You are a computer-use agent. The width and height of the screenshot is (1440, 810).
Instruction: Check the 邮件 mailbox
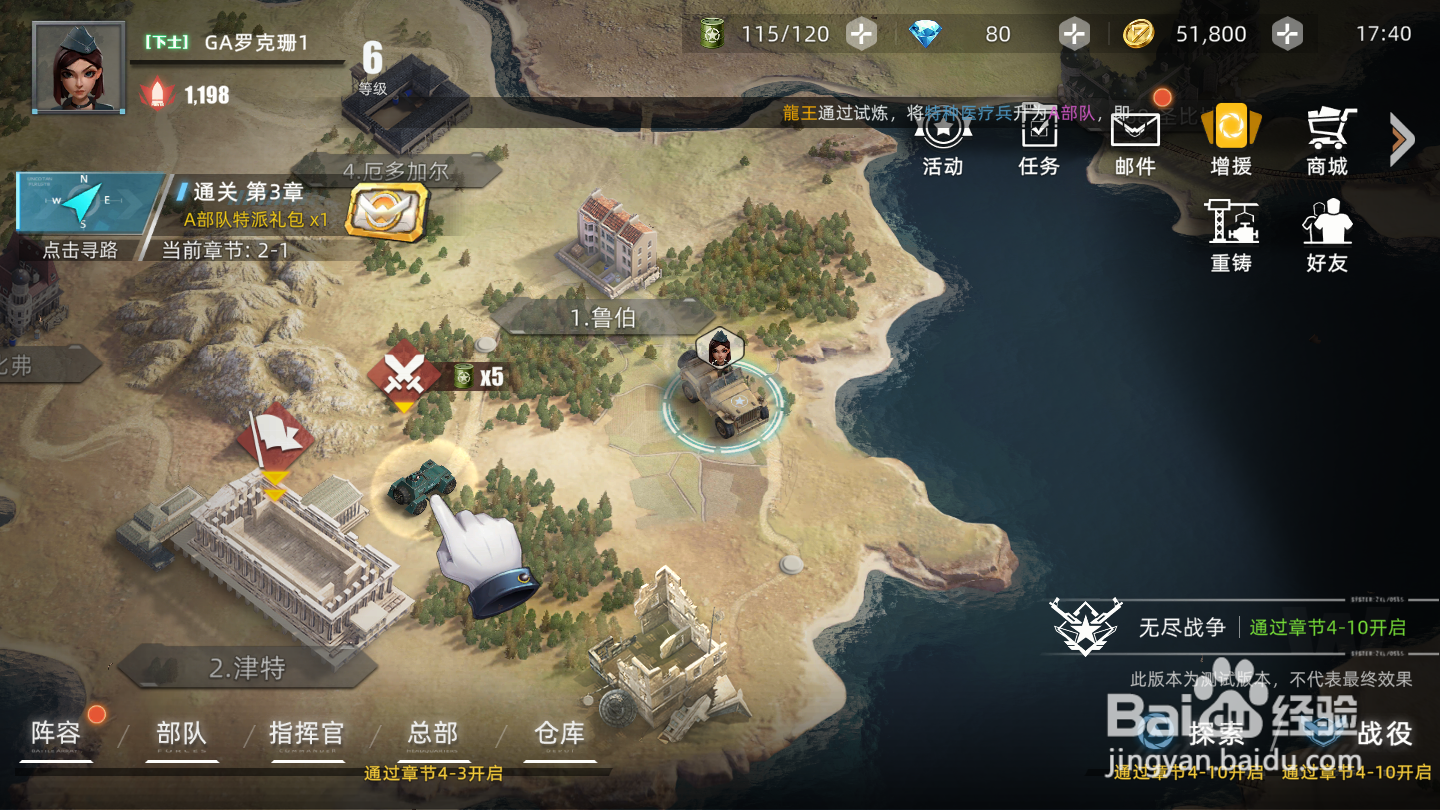coord(1135,143)
